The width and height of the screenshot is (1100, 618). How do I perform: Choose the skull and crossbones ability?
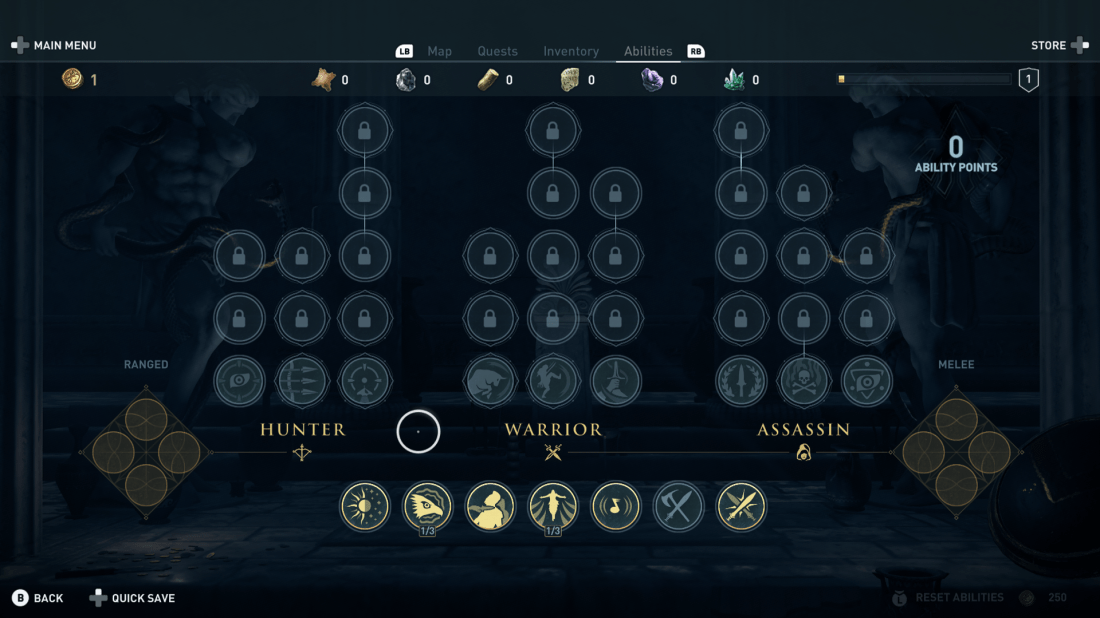[x=804, y=381]
